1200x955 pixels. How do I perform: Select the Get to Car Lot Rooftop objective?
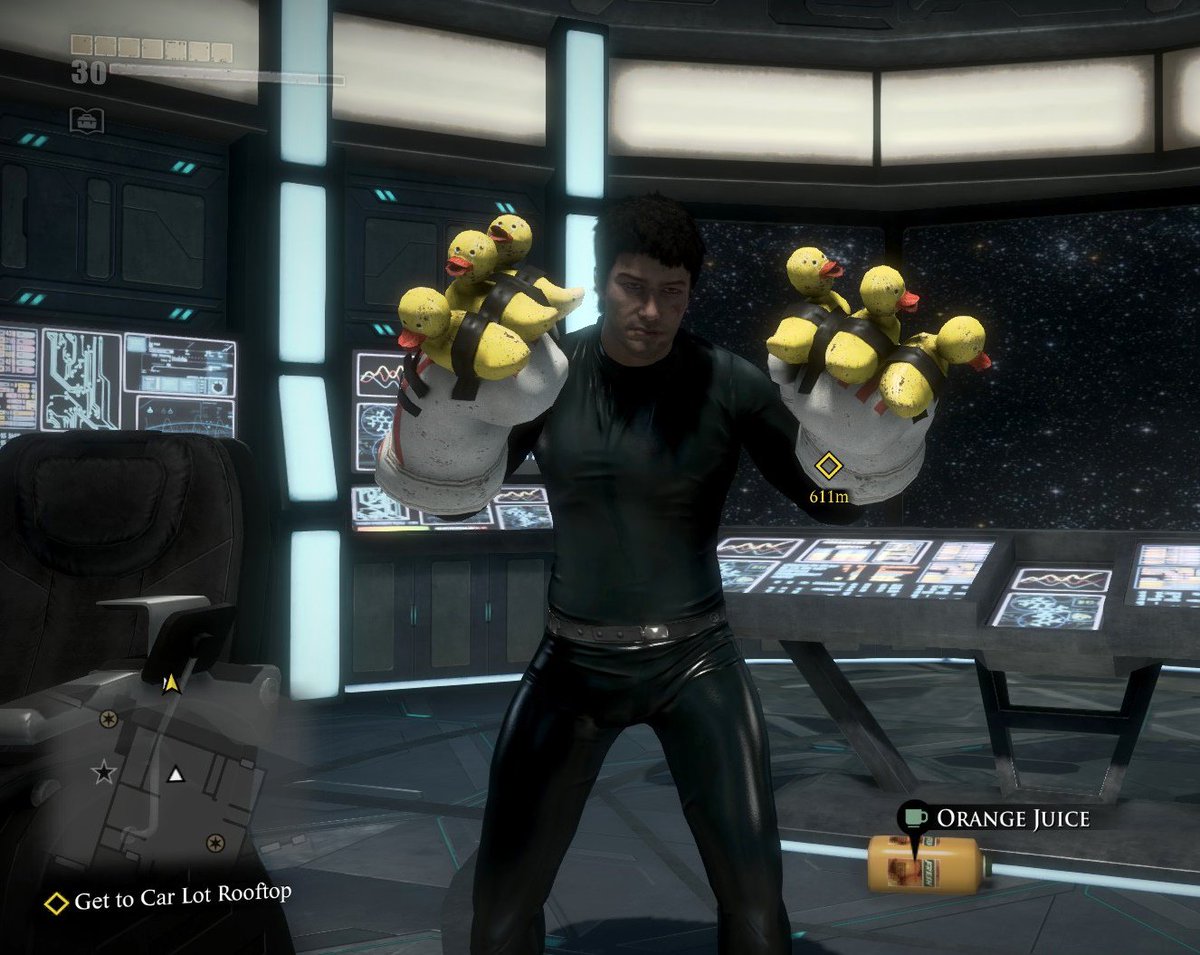click(x=183, y=898)
